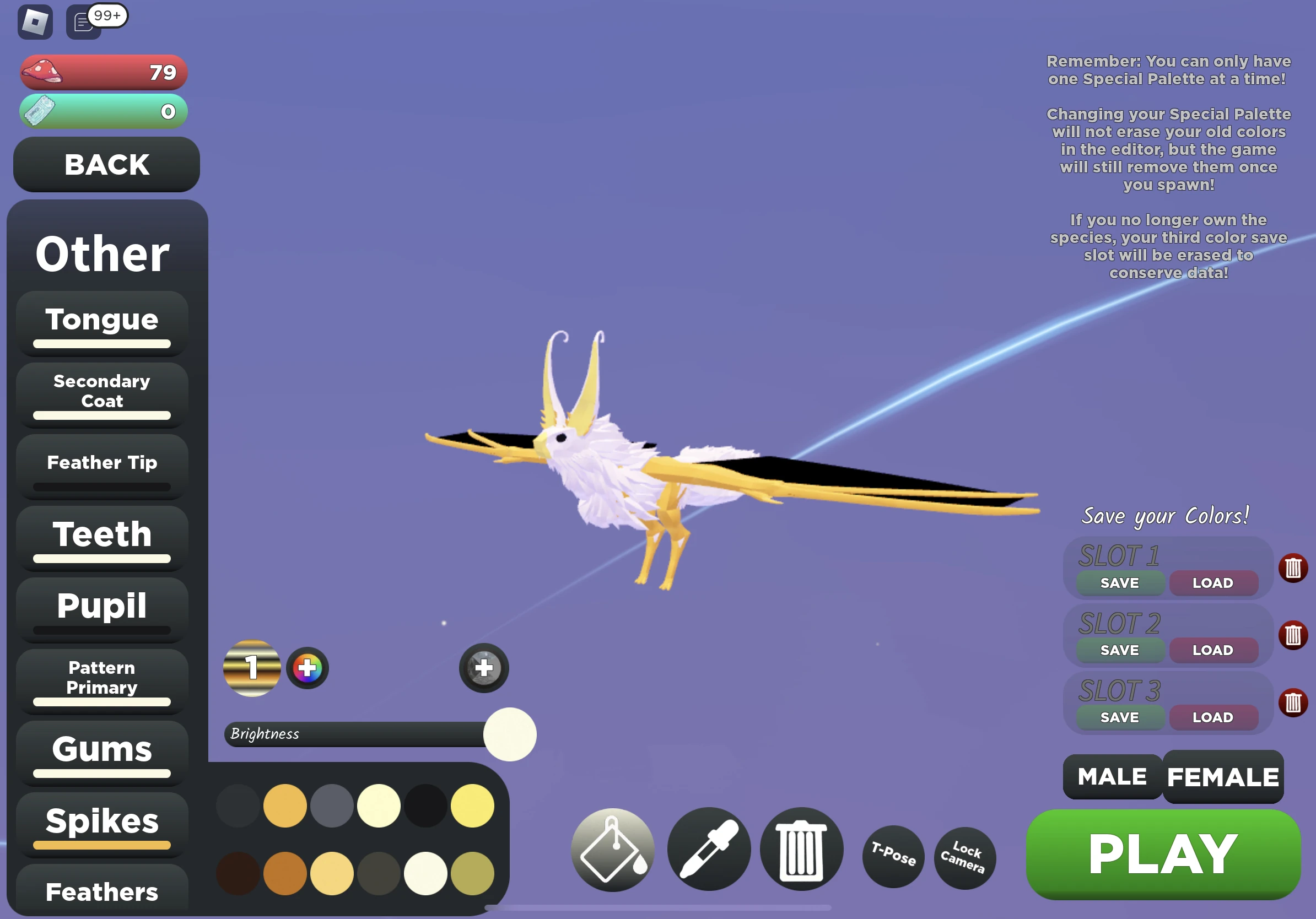Open the Roblox menu in the corner
This screenshot has height=919, width=1316.
tap(35, 22)
